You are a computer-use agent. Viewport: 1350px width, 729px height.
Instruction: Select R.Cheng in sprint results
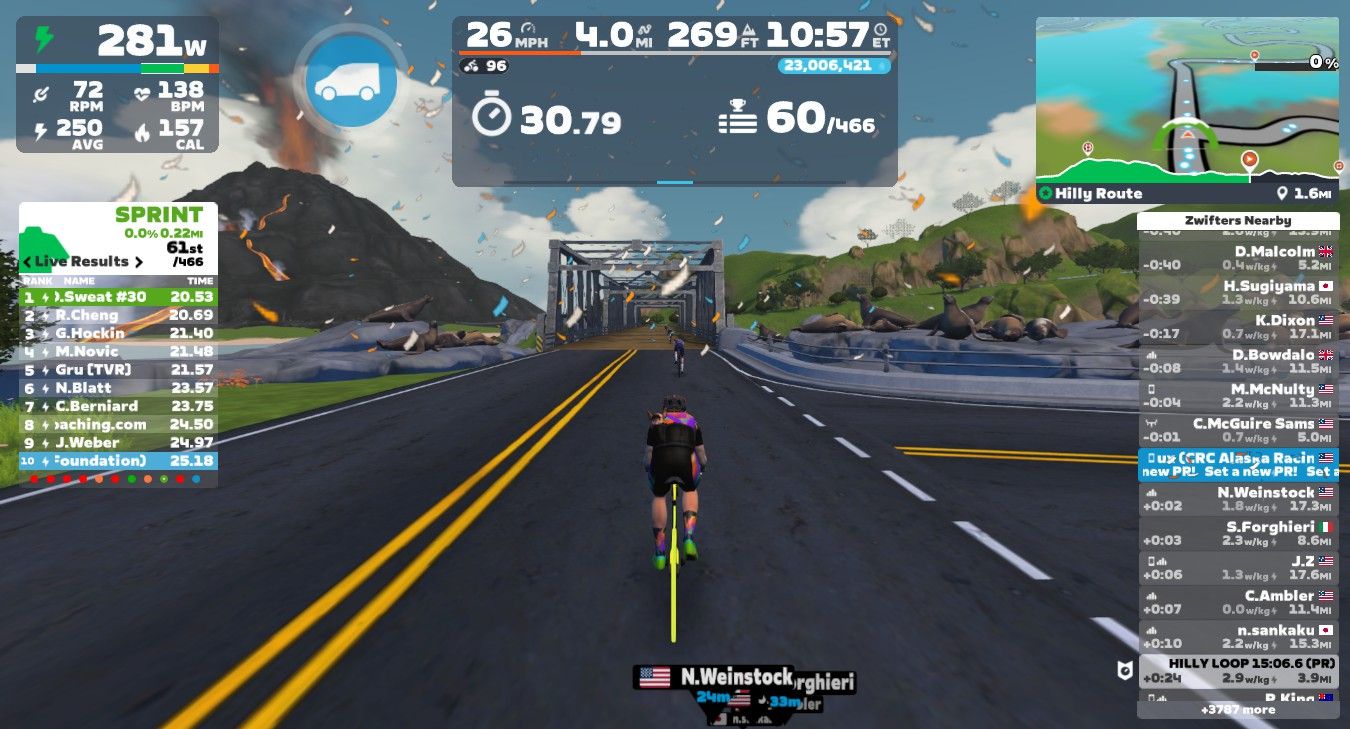click(118, 315)
